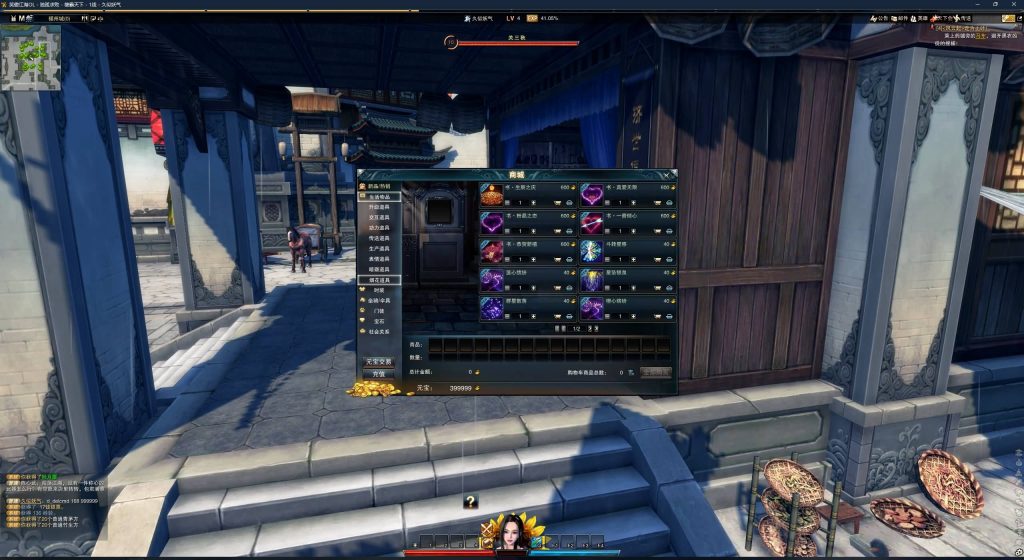Open the 公告 announcements menu
This screenshot has height=560, width=1024.
(x=877, y=18)
